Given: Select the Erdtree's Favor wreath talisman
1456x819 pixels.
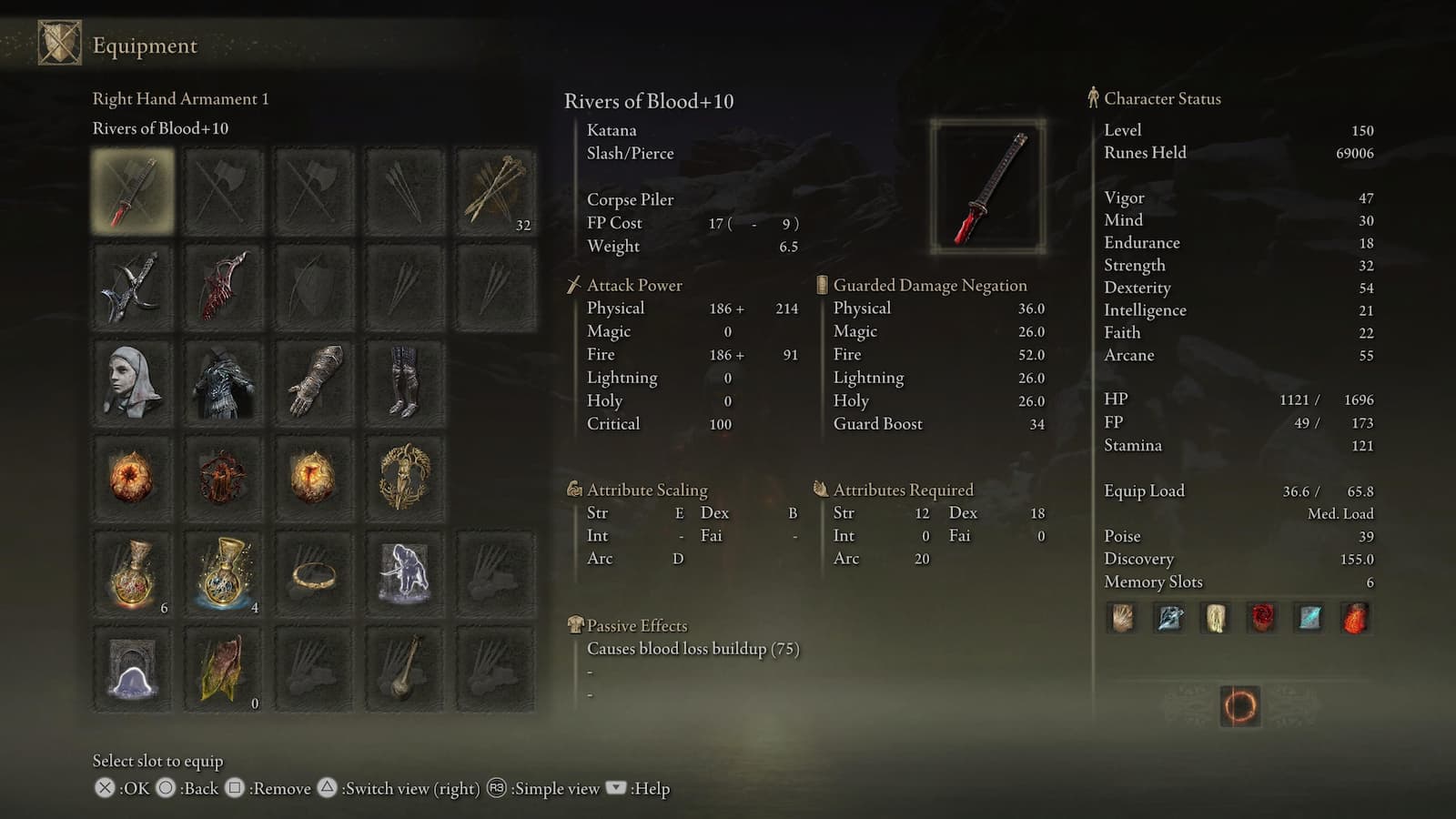Looking at the screenshot, I should (x=405, y=473).
